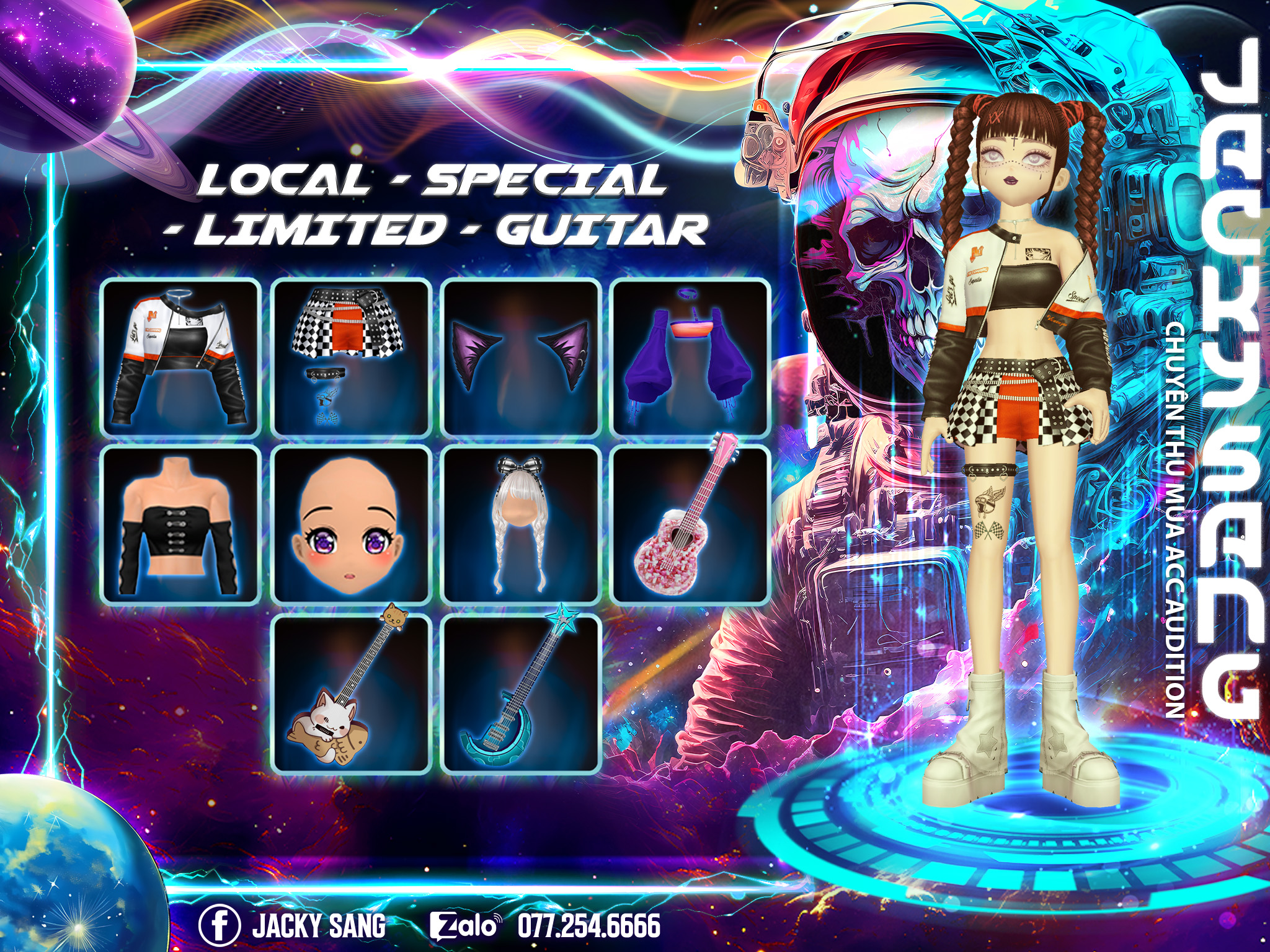Select the white and black racing jacket tile
1270x952 pixels.
click(x=180, y=358)
